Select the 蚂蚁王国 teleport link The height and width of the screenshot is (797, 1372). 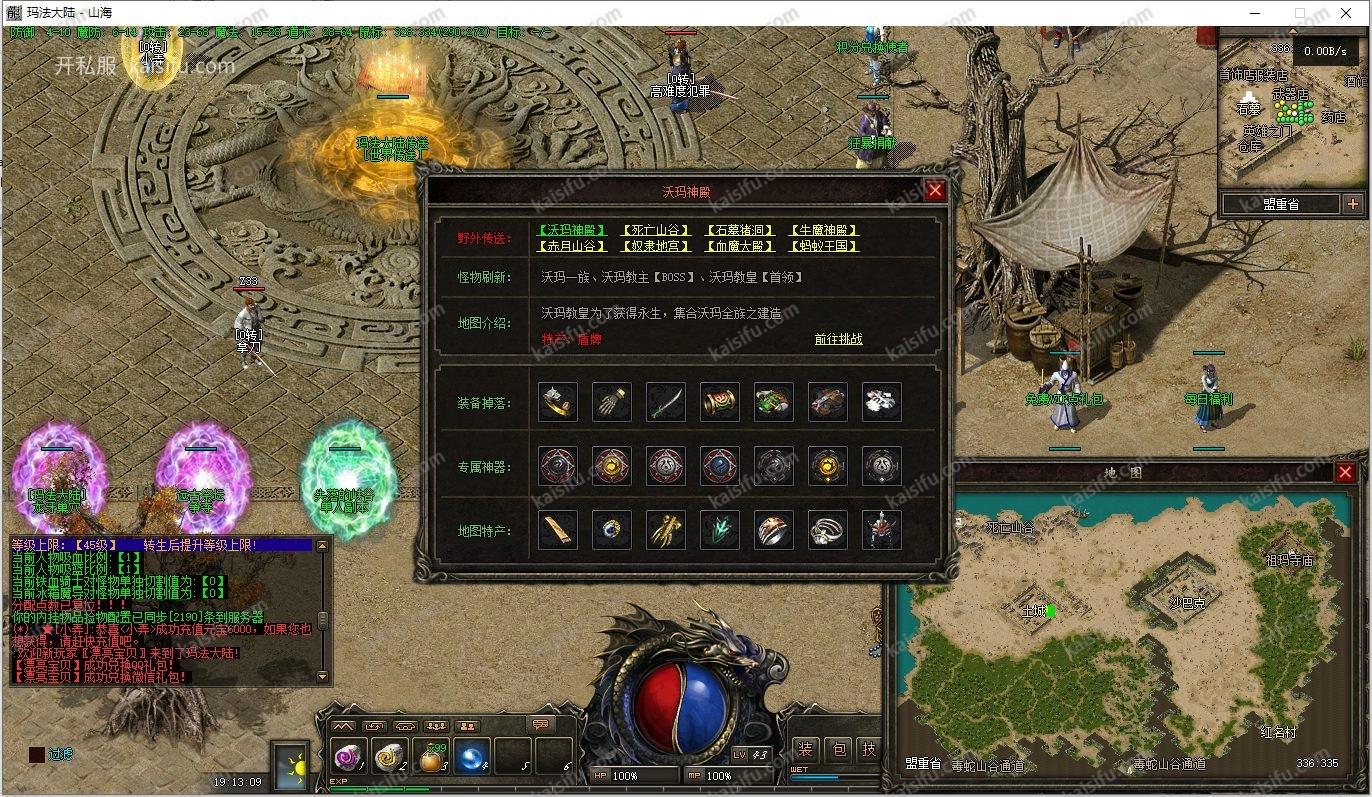(x=824, y=246)
